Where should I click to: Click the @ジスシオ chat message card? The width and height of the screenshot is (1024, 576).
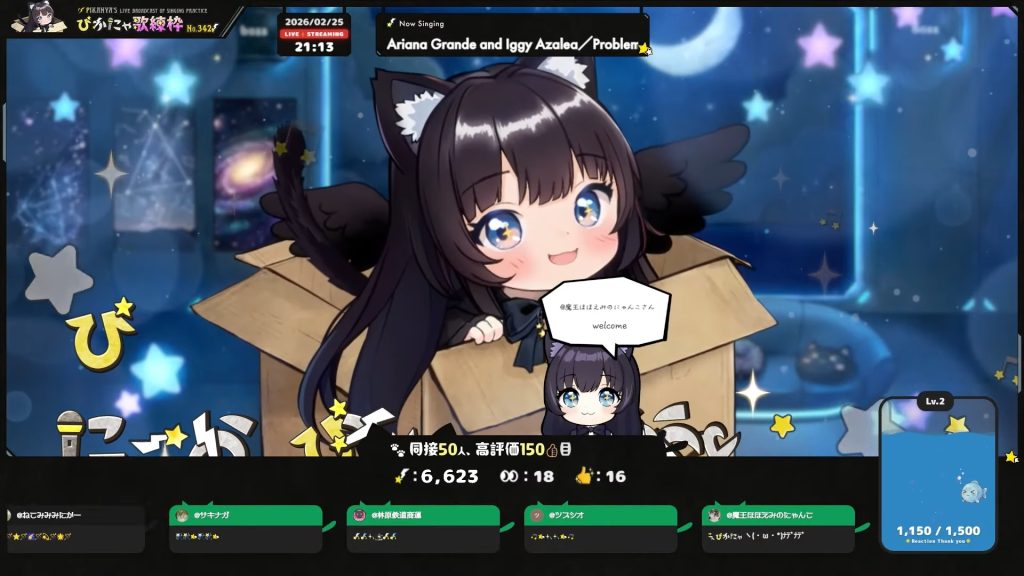tap(599, 528)
